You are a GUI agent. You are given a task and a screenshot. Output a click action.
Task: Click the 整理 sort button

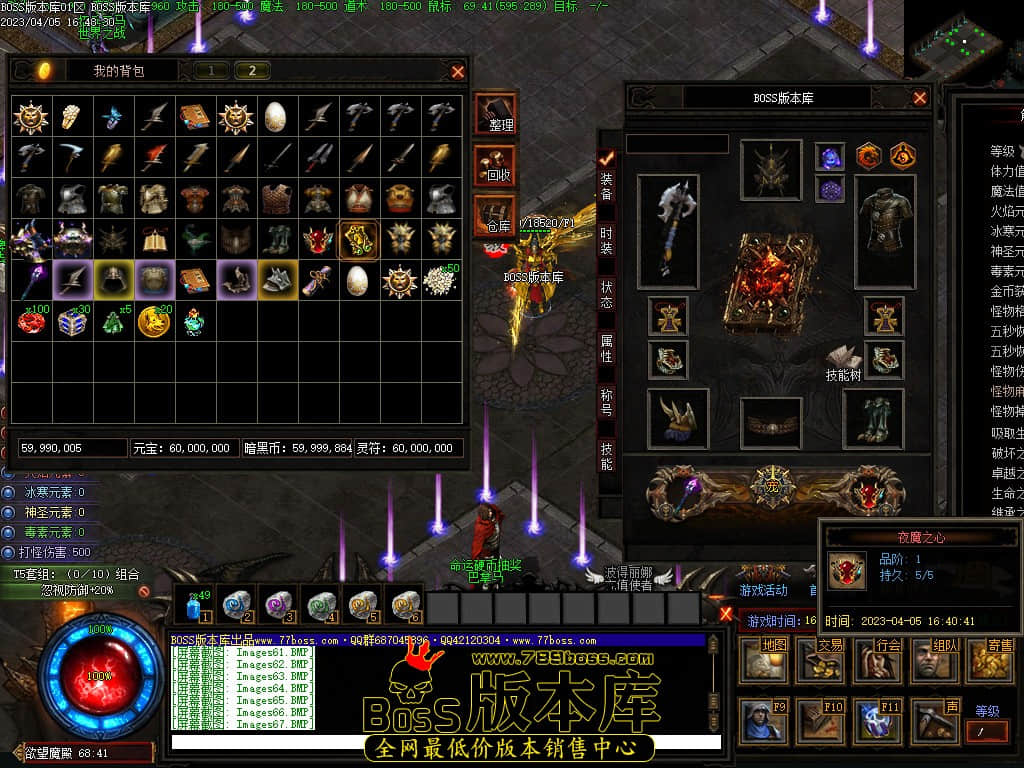(496, 113)
